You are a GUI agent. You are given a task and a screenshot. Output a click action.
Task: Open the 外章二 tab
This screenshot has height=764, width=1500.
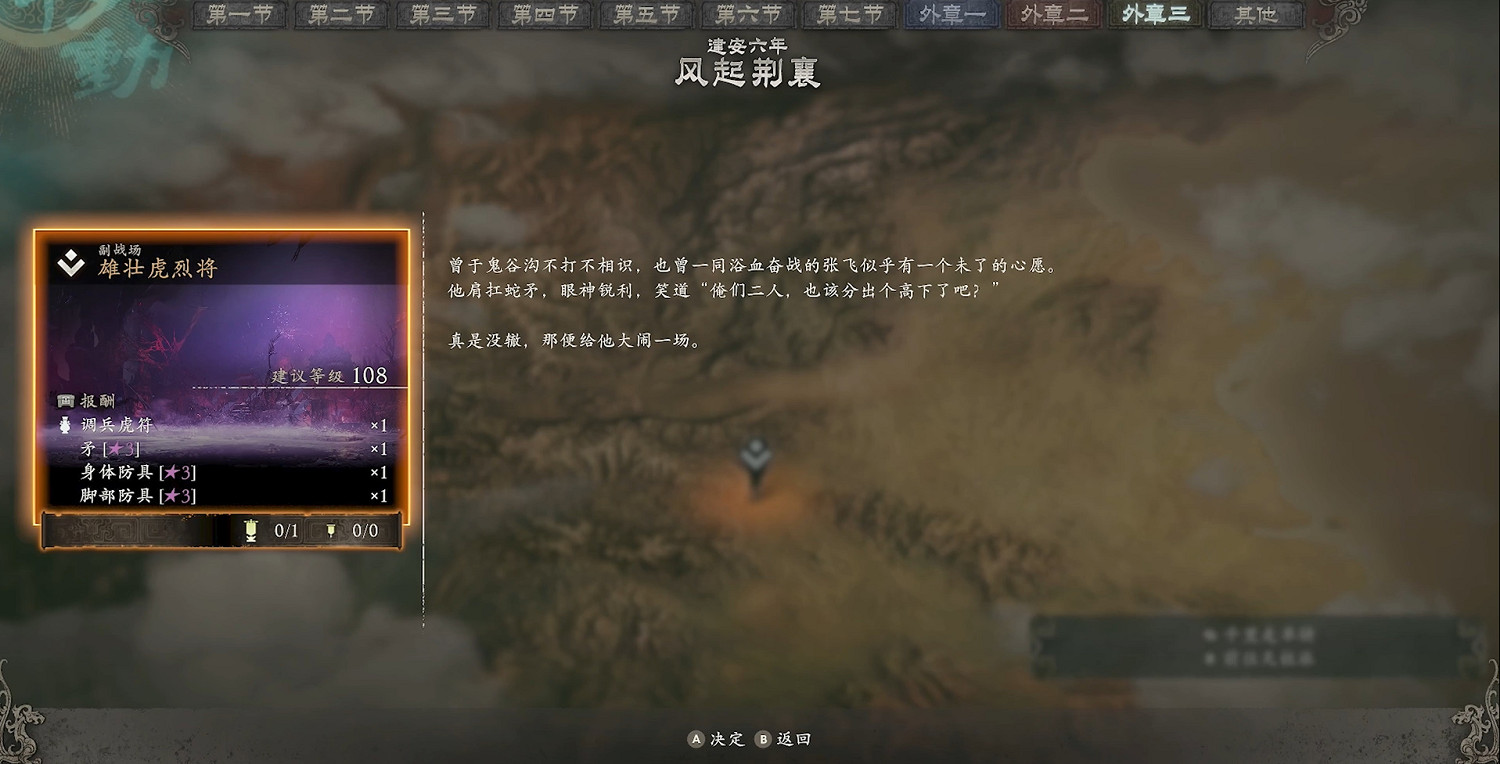pos(1052,15)
